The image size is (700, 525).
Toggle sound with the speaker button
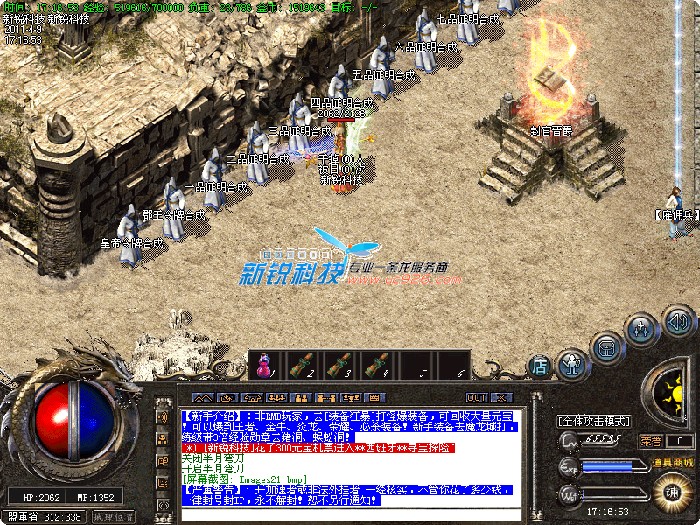tap(679, 322)
